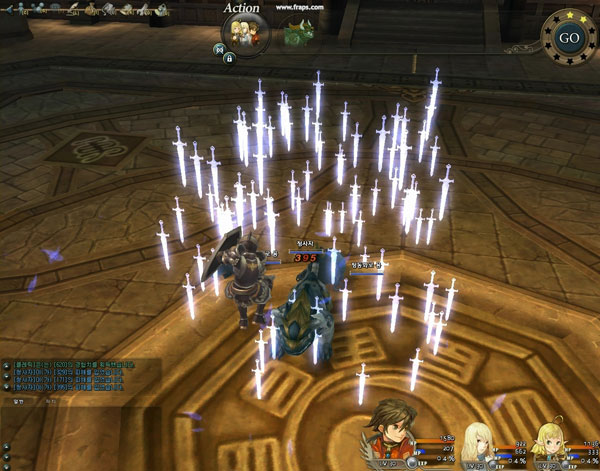Click the round GO button

(569, 38)
